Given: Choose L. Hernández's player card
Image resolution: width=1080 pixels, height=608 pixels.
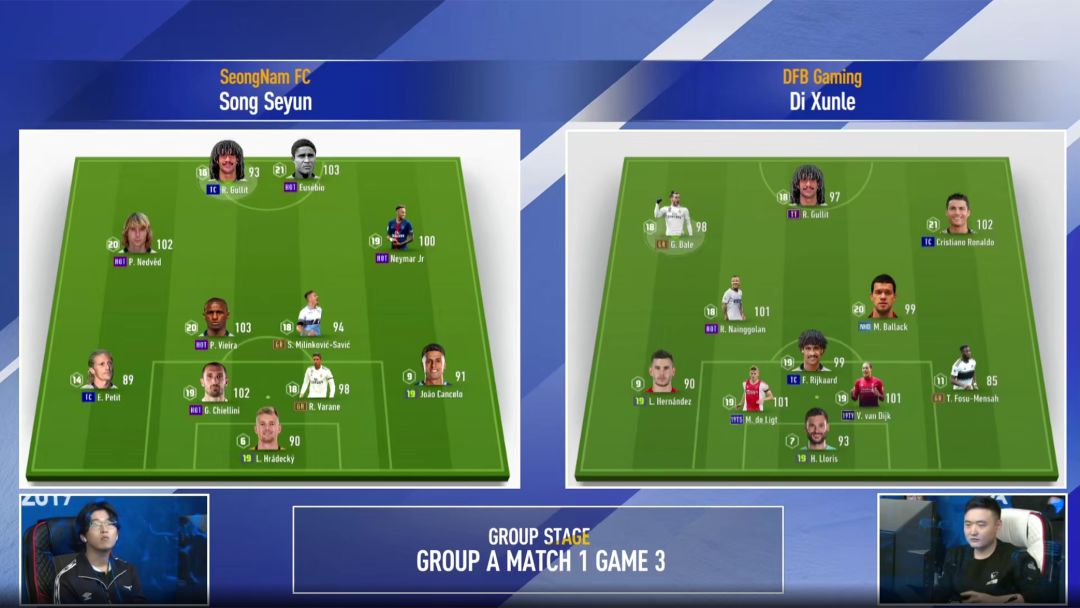Looking at the screenshot, I should click(661, 374).
